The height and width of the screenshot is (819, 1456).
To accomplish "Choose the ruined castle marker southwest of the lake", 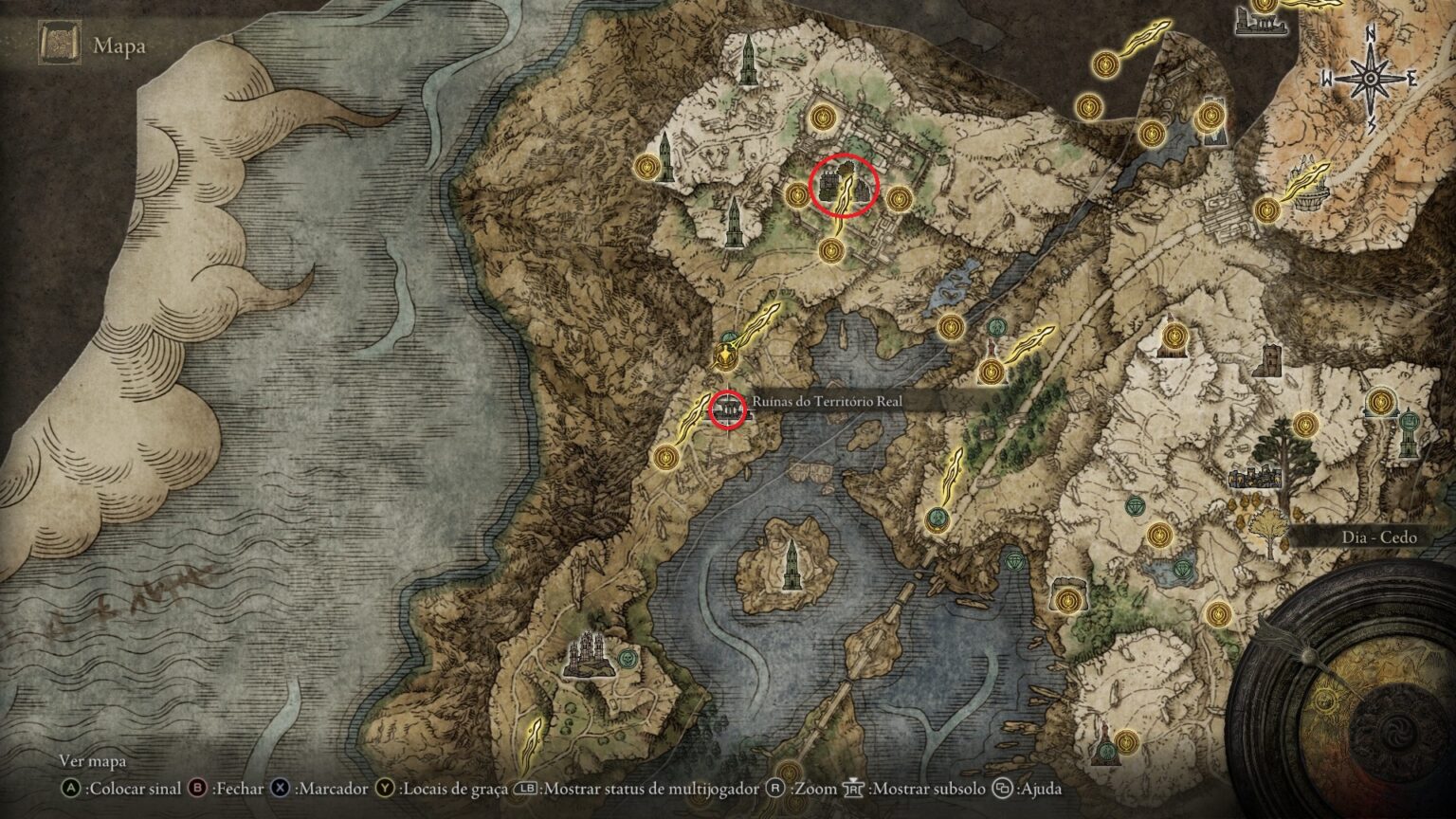I will coord(588,654).
